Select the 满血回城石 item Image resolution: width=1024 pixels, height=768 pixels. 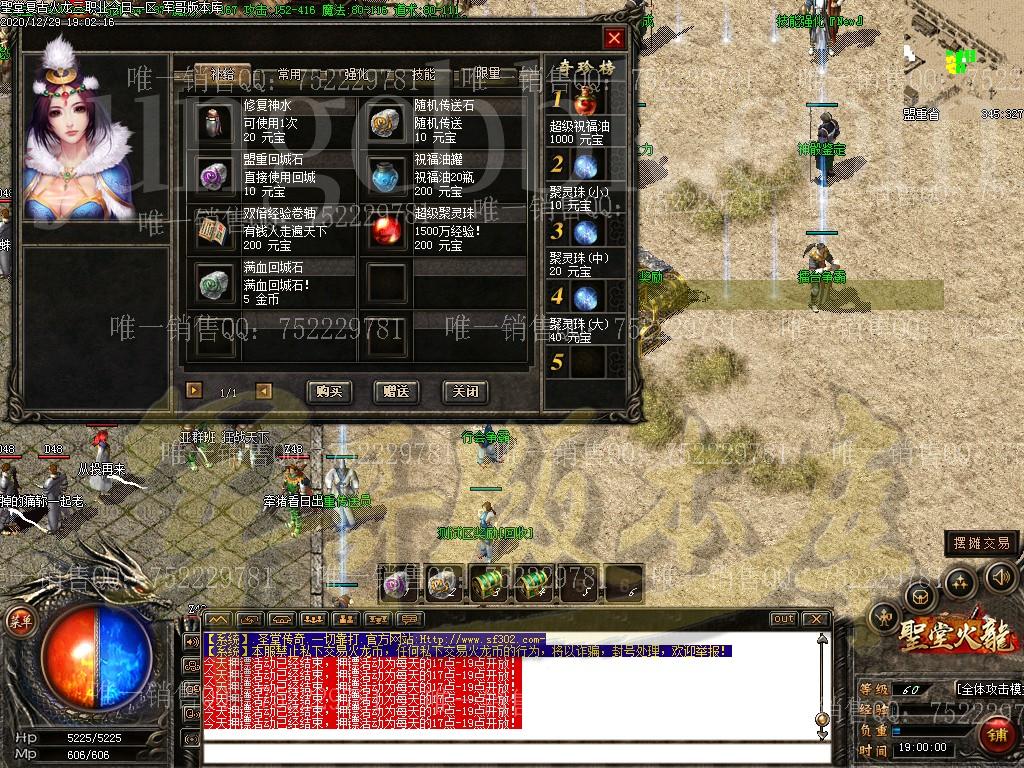pos(214,284)
